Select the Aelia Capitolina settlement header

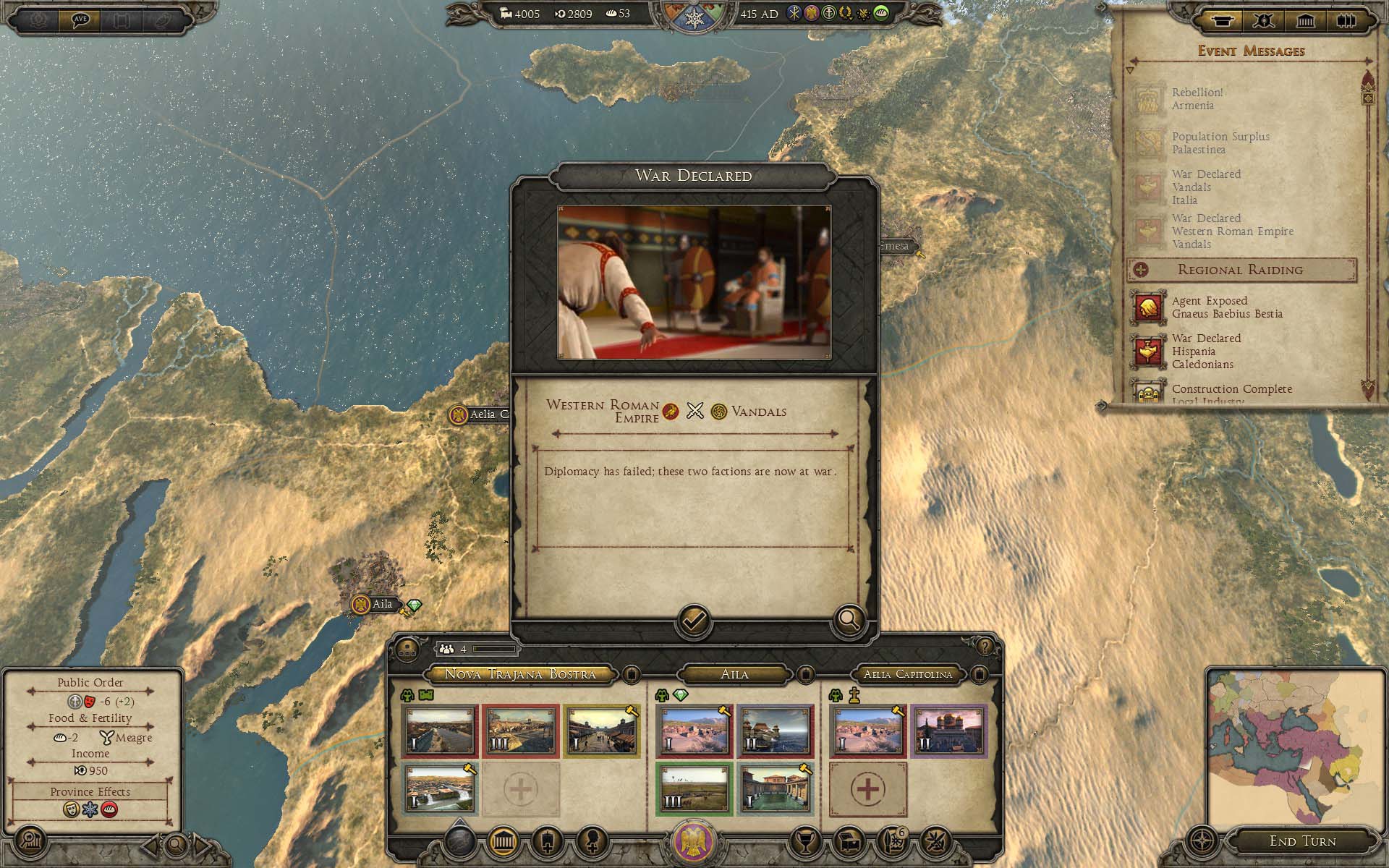tap(907, 674)
